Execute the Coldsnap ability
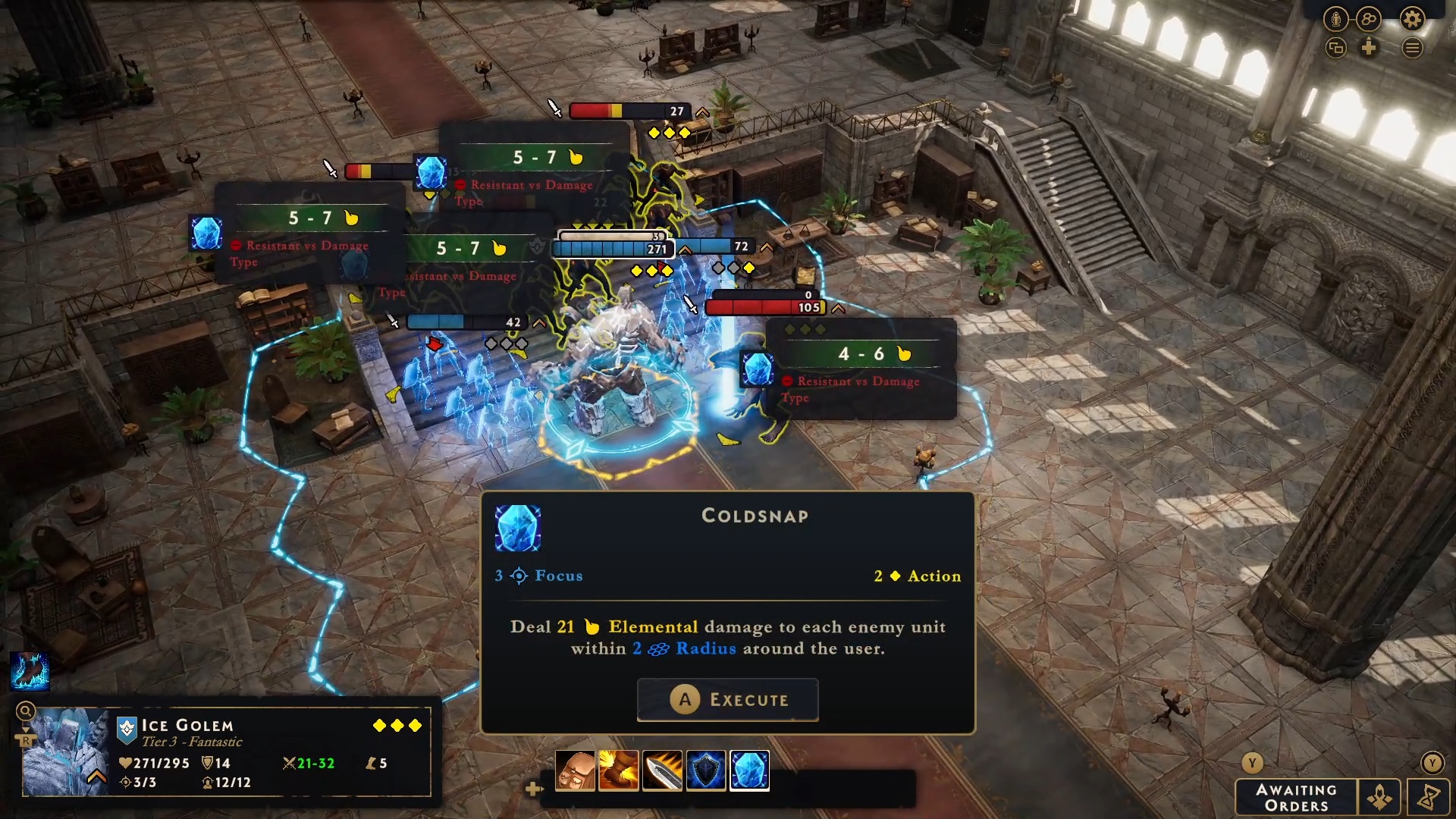 pos(727,699)
